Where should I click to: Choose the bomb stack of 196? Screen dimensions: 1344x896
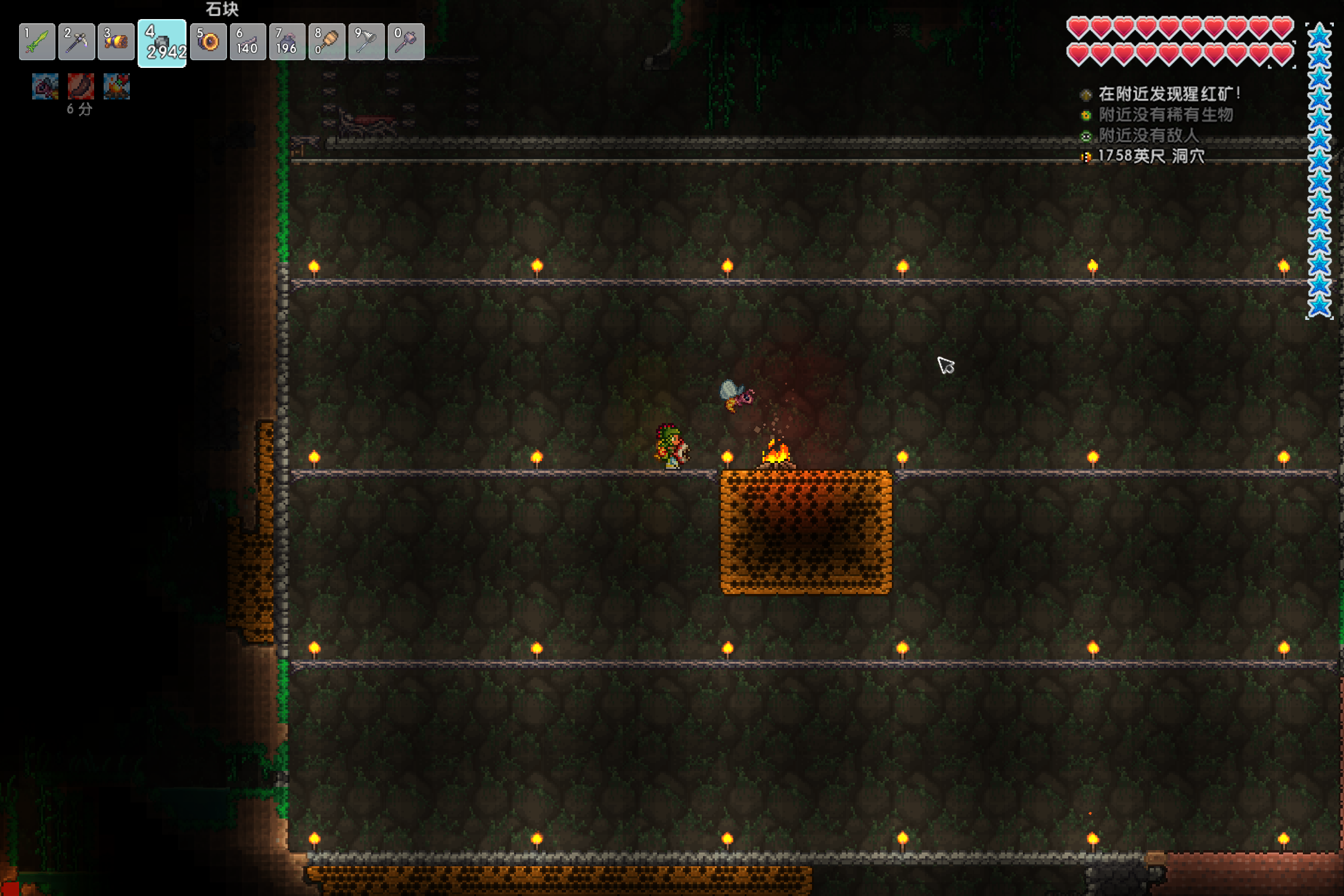287,42
